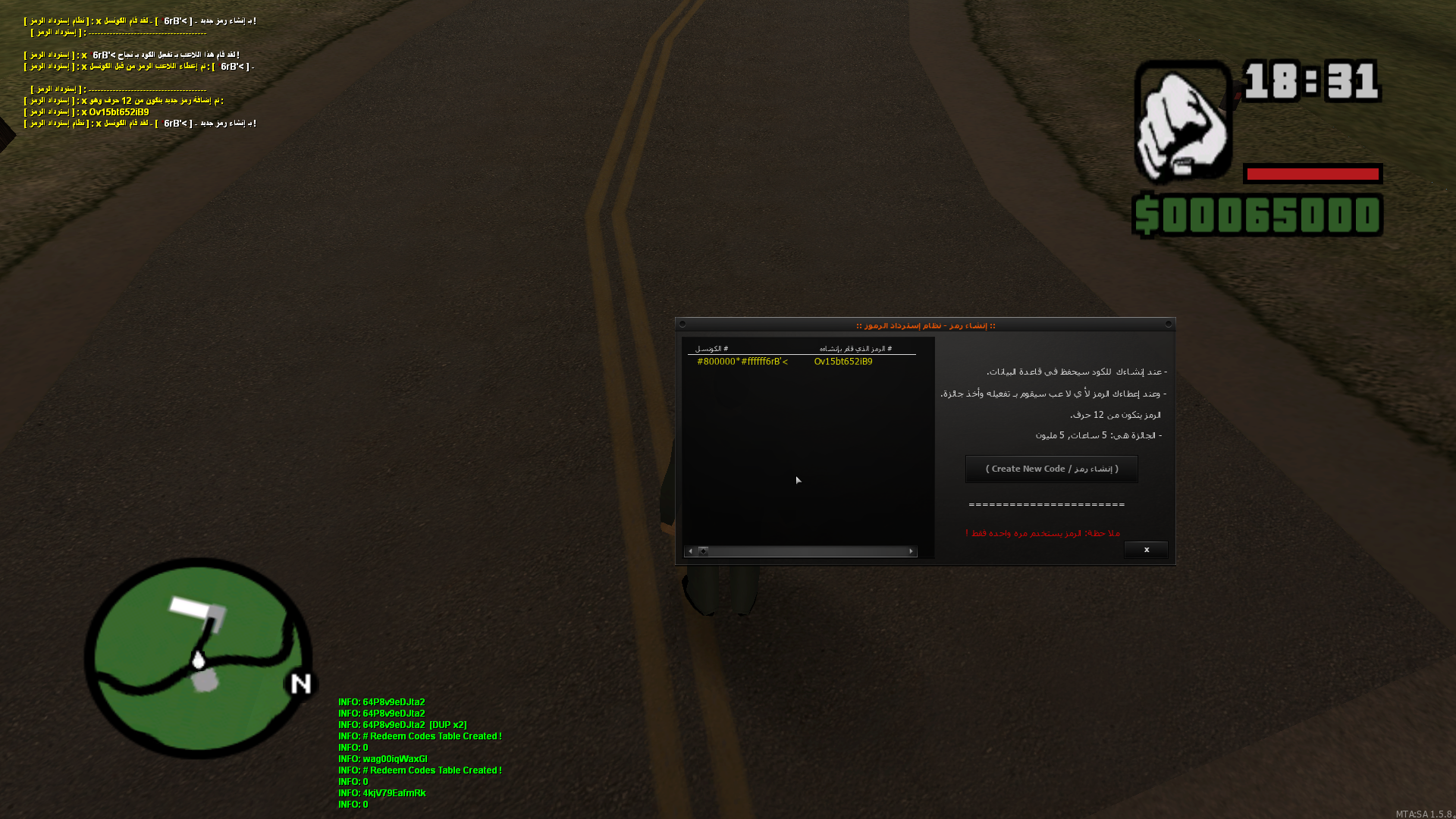Click the redeem window title bar
The width and height of the screenshot is (1456, 819).
(x=925, y=325)
